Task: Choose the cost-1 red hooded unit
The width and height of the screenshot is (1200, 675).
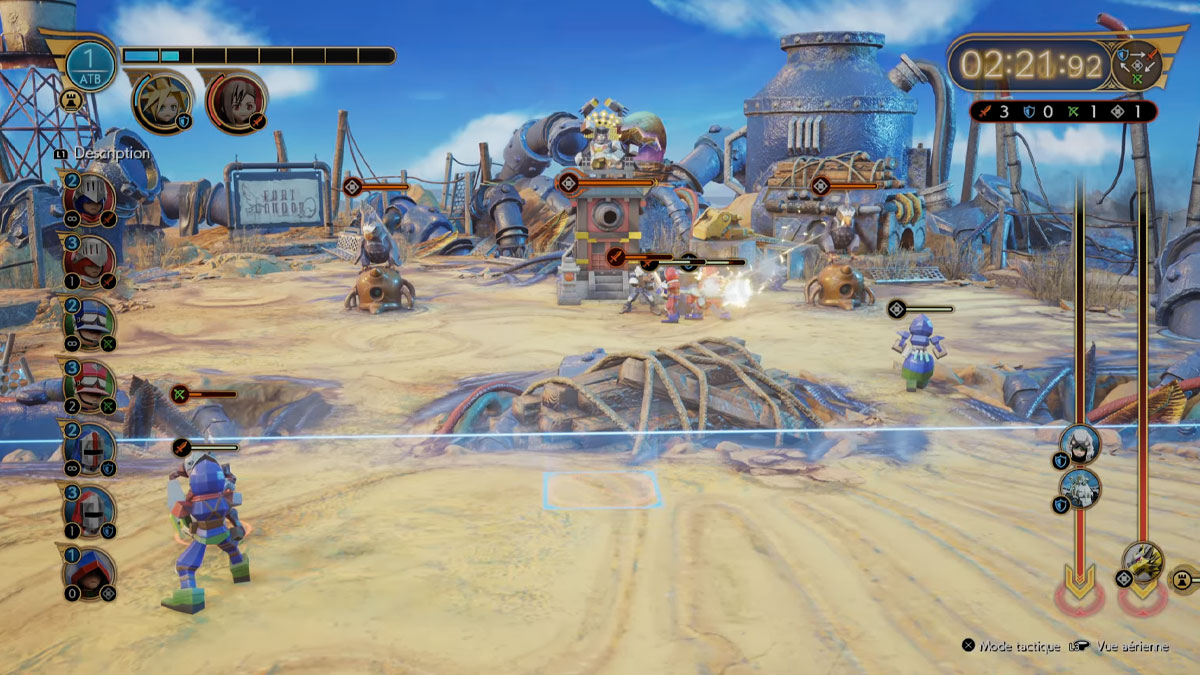Action: (x=89, y=573)
